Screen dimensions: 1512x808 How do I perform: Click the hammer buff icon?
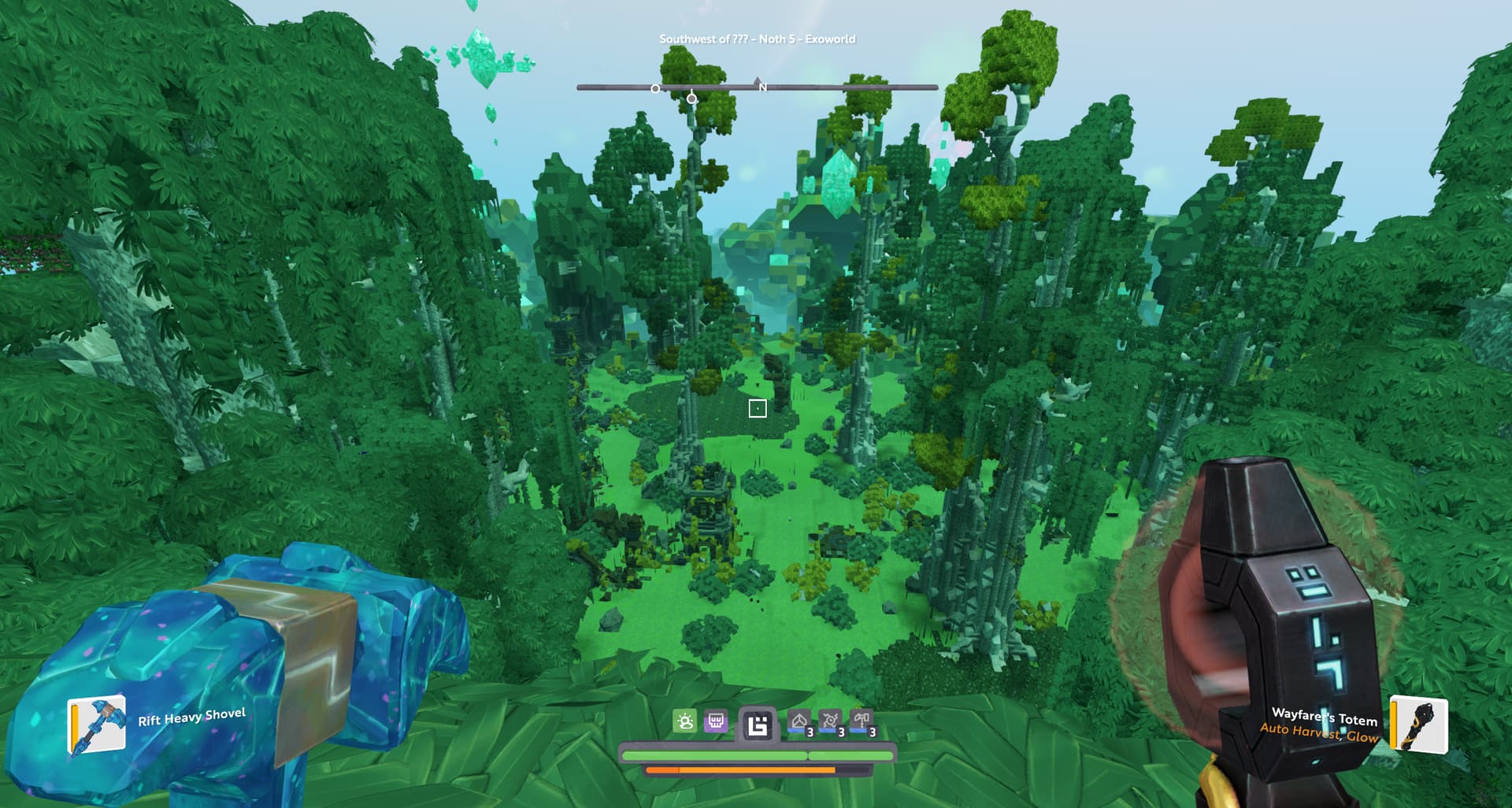pos(862,721)
